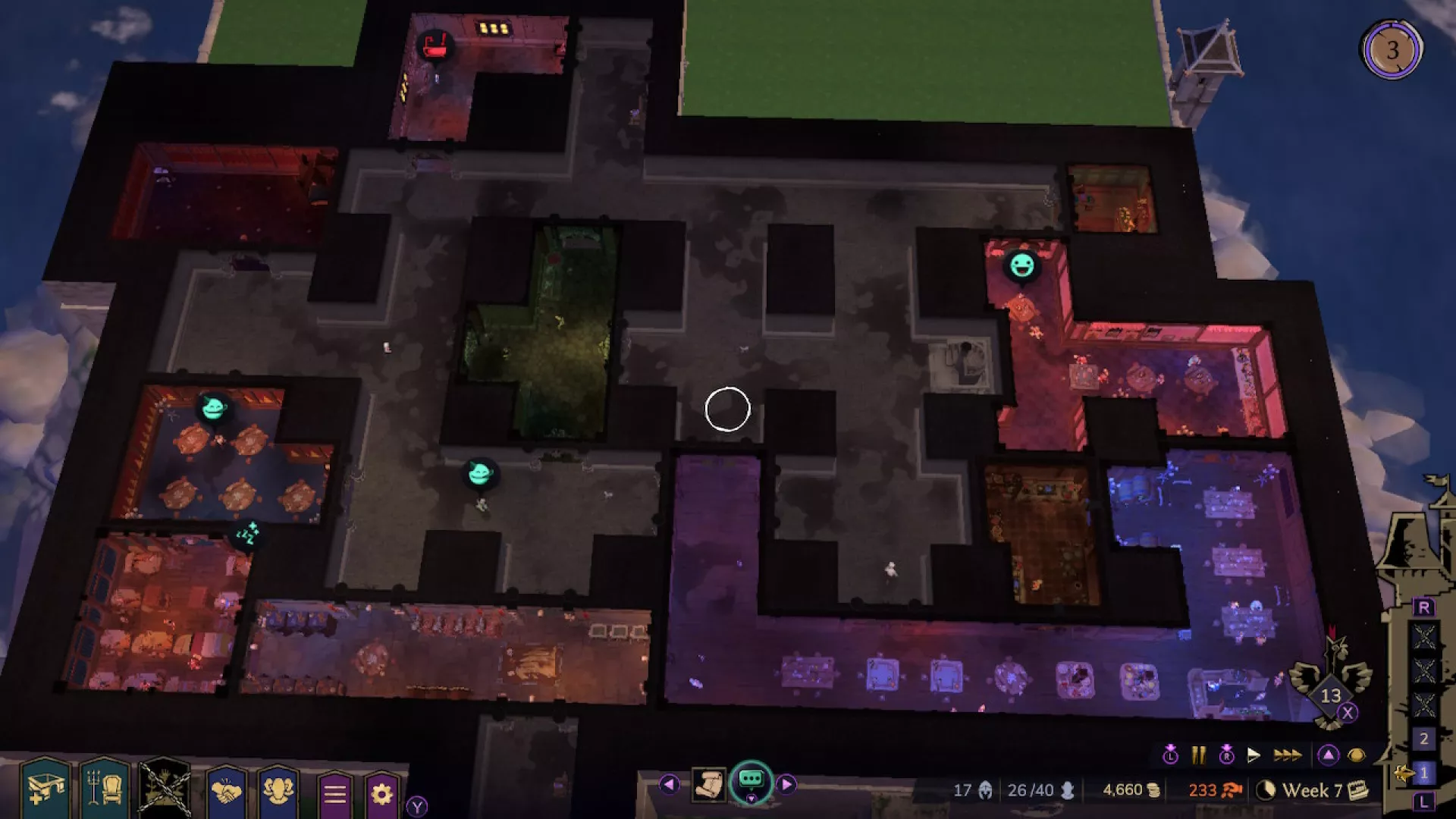The height and width of the screenshot is (819, 1456).
Task: Click the winged crest level 13 badge
Action: 1331,694
